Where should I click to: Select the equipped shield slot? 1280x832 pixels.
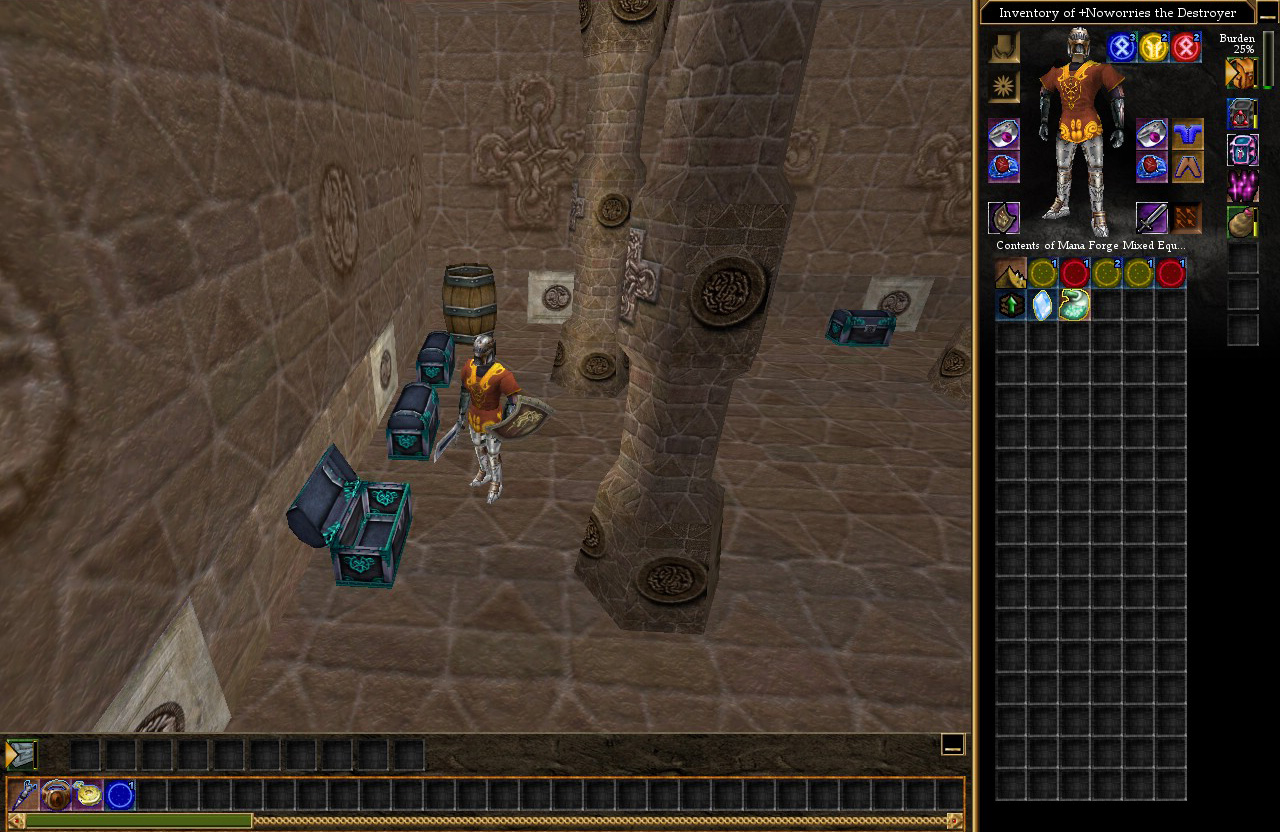coord(1004,218)
